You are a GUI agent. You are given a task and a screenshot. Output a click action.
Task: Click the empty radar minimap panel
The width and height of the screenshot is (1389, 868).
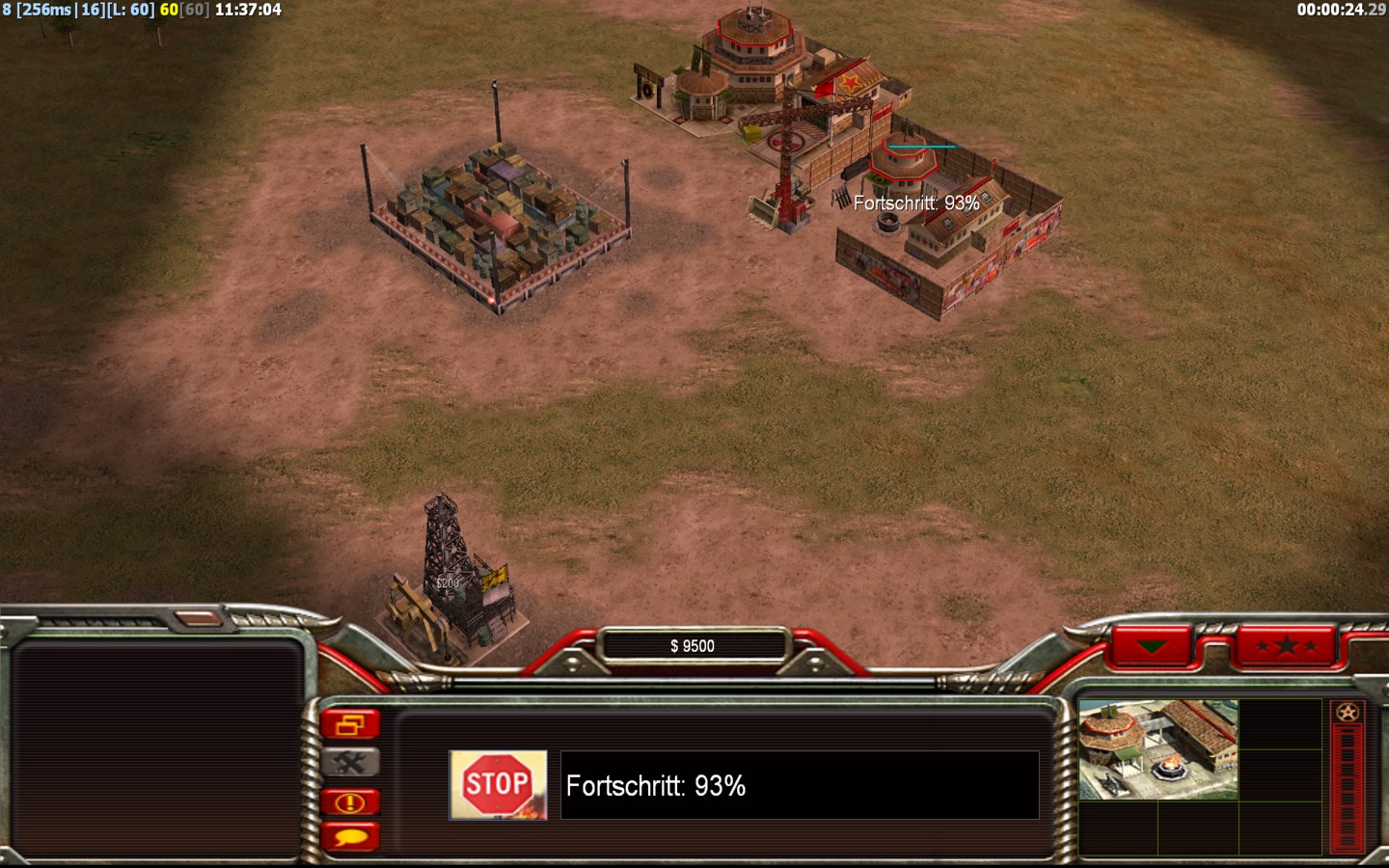pos(157,749)
